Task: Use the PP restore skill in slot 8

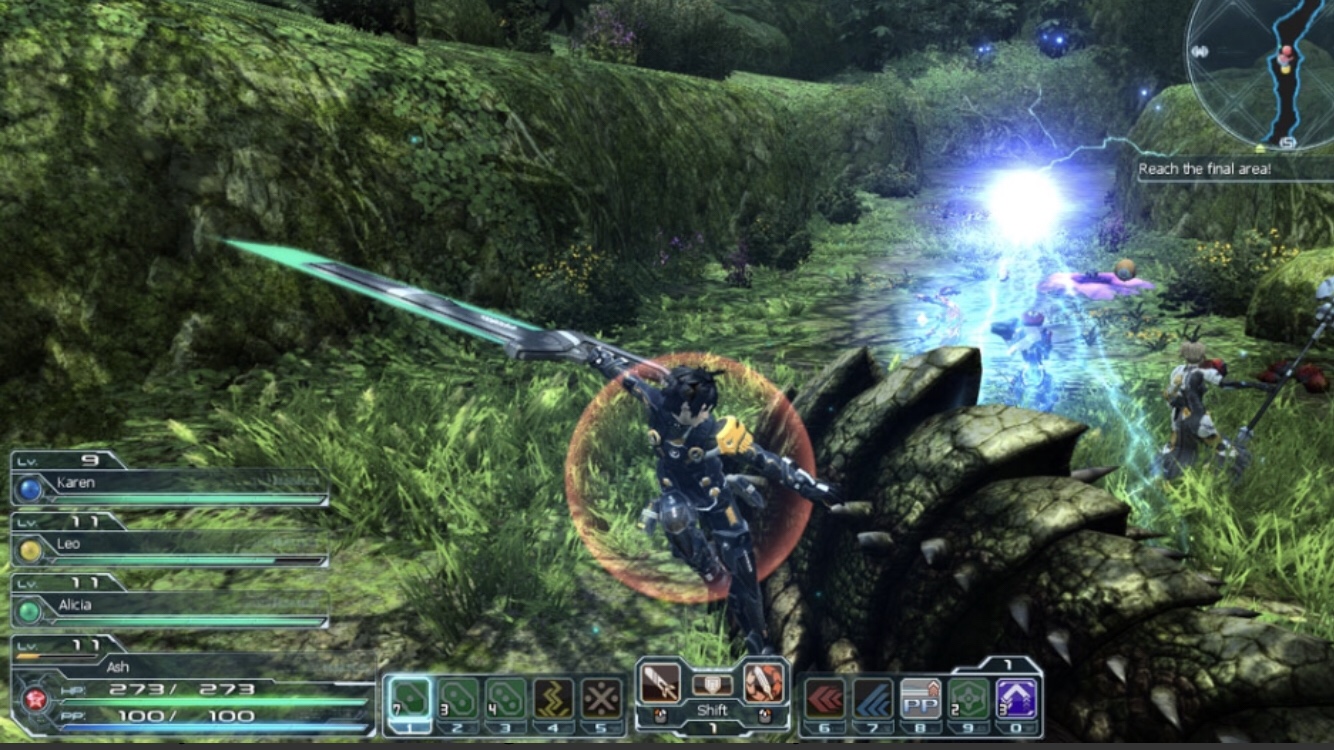Action: tap(921, 697)
